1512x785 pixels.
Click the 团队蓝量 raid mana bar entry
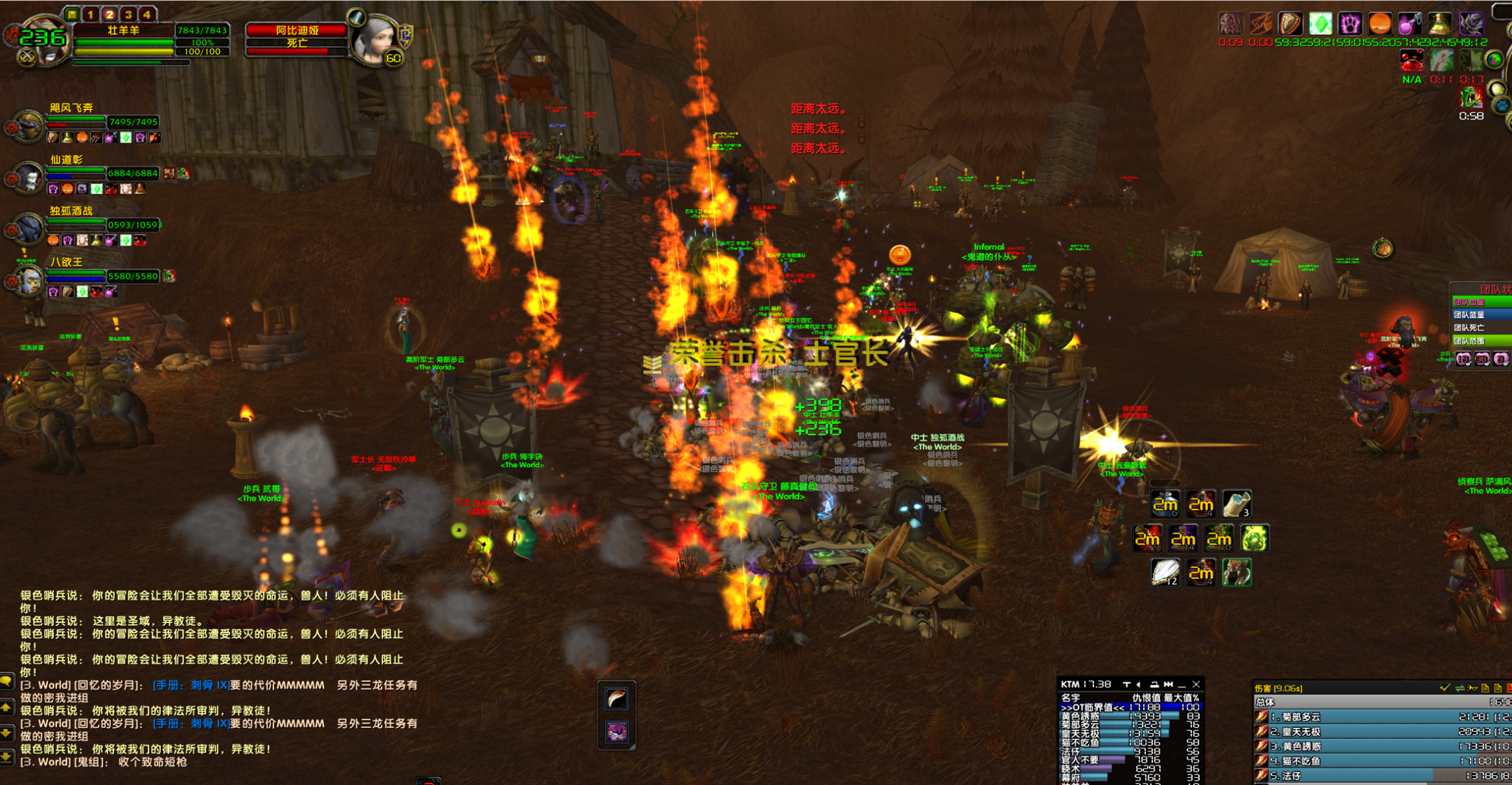point(1480,315)
